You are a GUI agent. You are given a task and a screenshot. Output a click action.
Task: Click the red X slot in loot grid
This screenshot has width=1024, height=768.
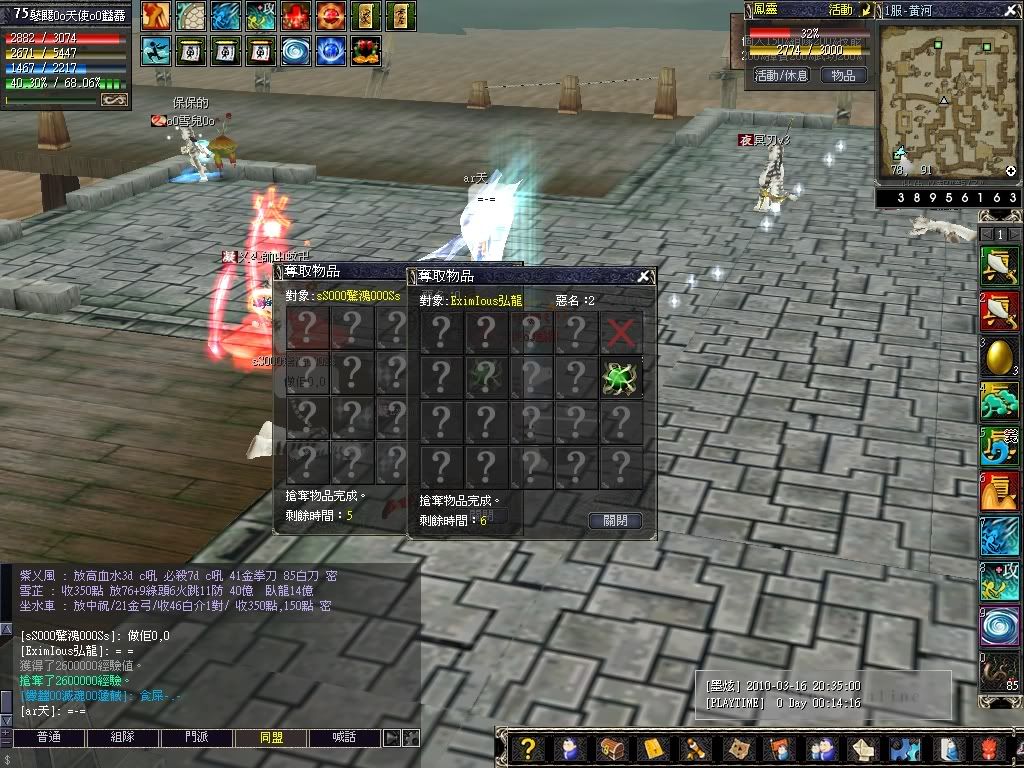(621, 332)
